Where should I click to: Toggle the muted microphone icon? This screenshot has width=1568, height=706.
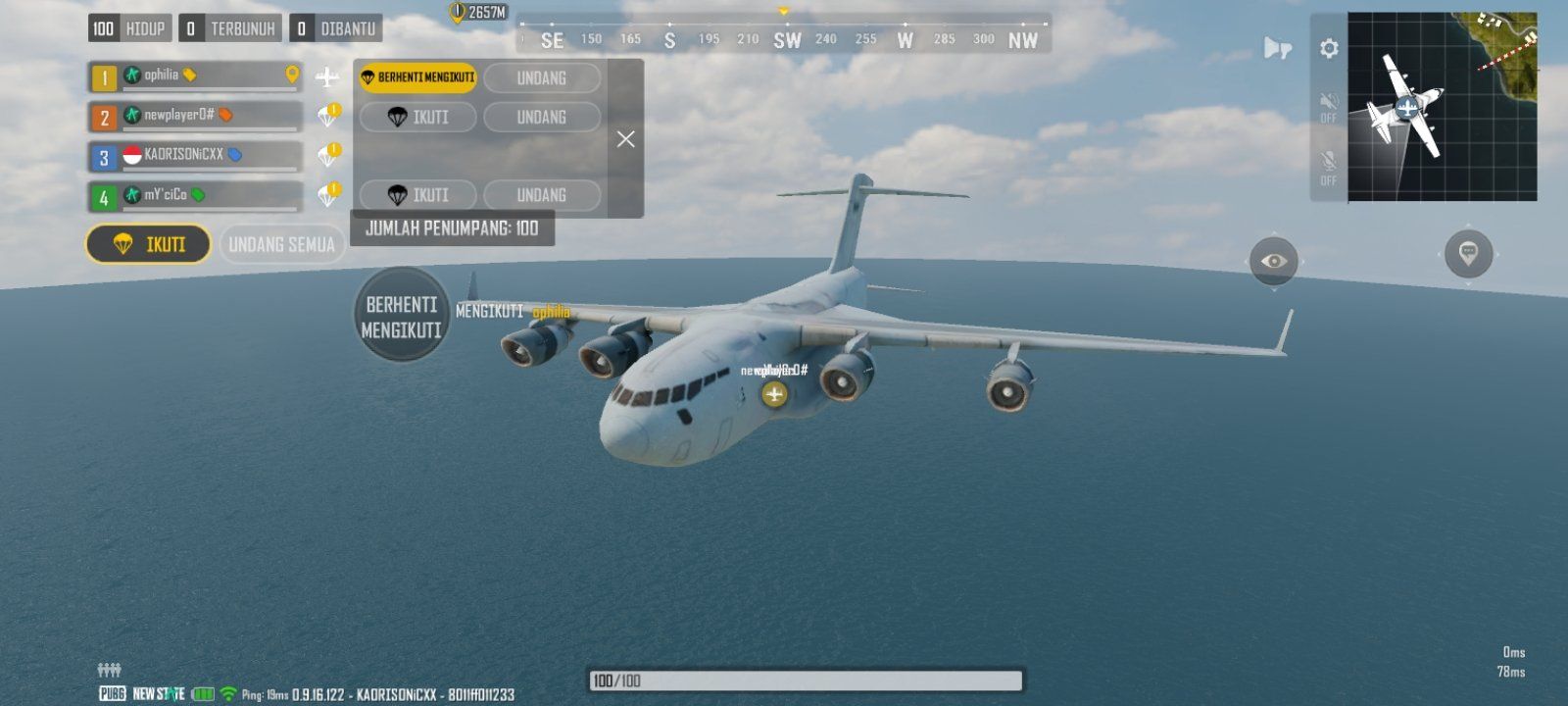1329,164
